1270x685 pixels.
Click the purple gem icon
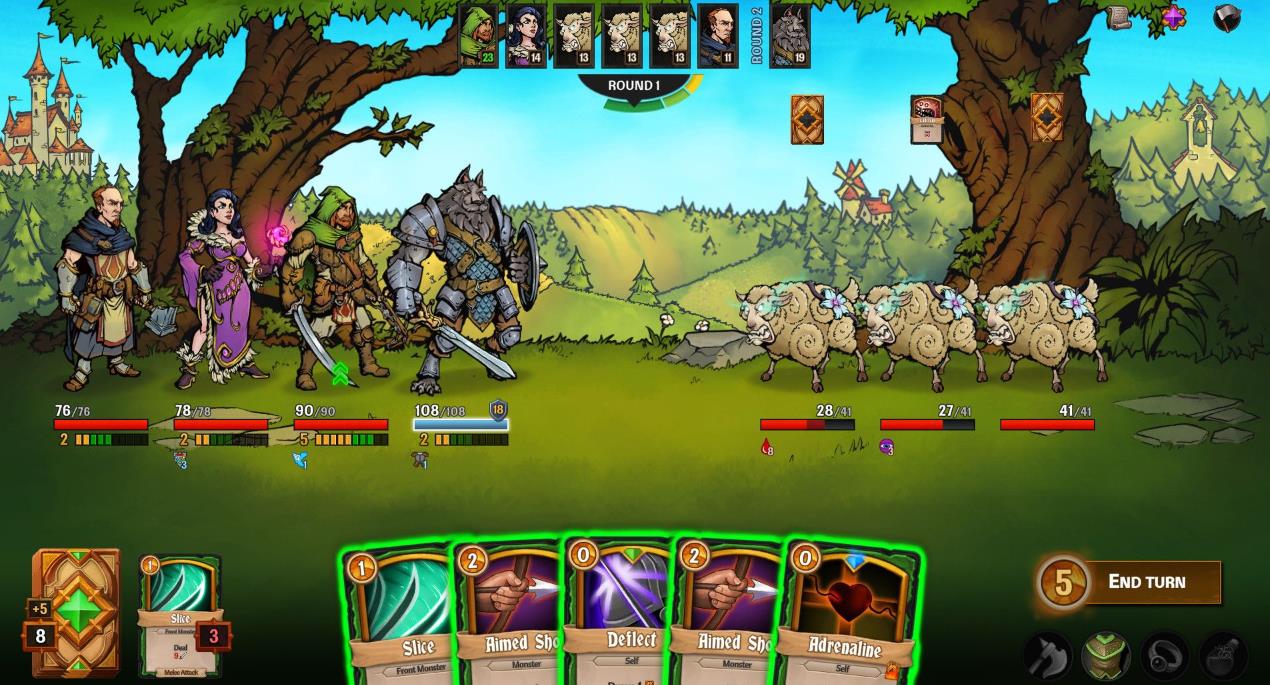tap(1173, 17)
